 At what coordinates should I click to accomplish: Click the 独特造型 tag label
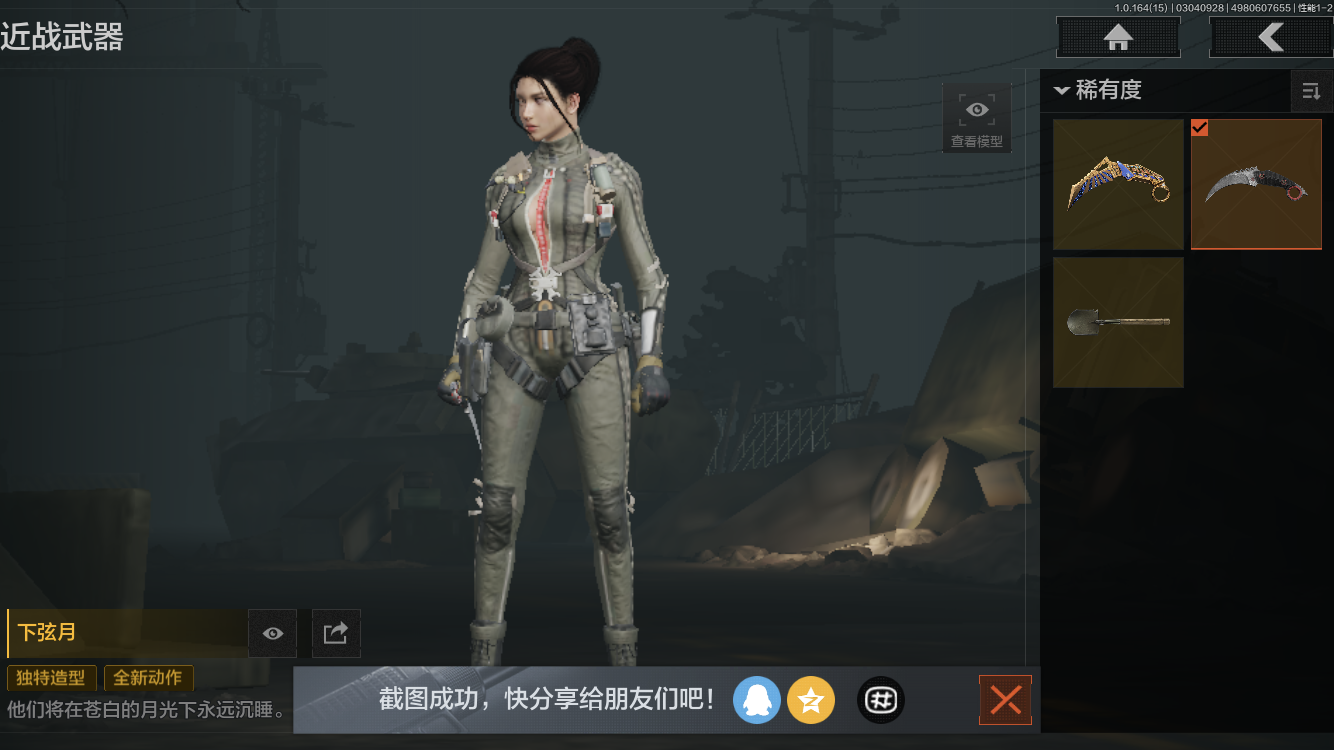[51, 677]
